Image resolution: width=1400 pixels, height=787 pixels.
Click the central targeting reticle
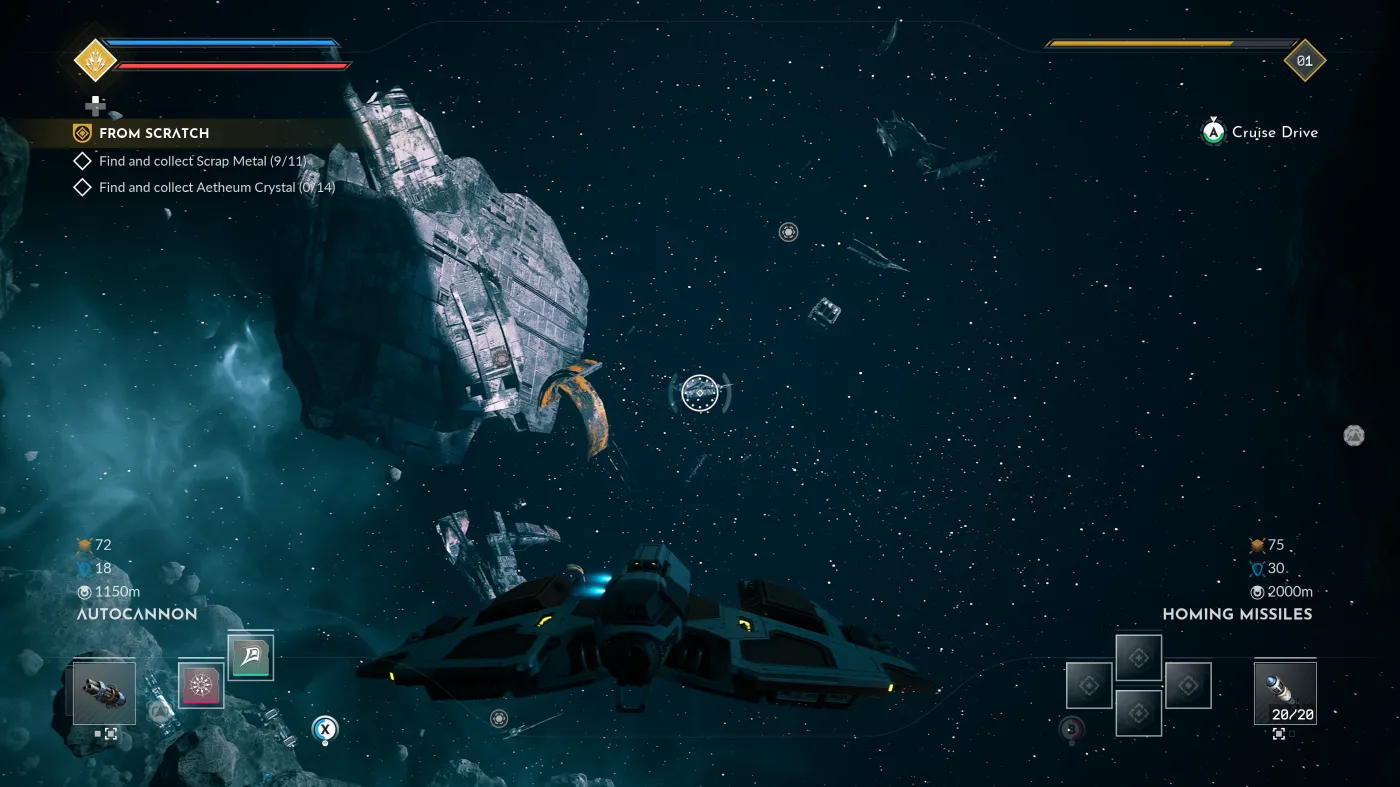pos(700,393)
